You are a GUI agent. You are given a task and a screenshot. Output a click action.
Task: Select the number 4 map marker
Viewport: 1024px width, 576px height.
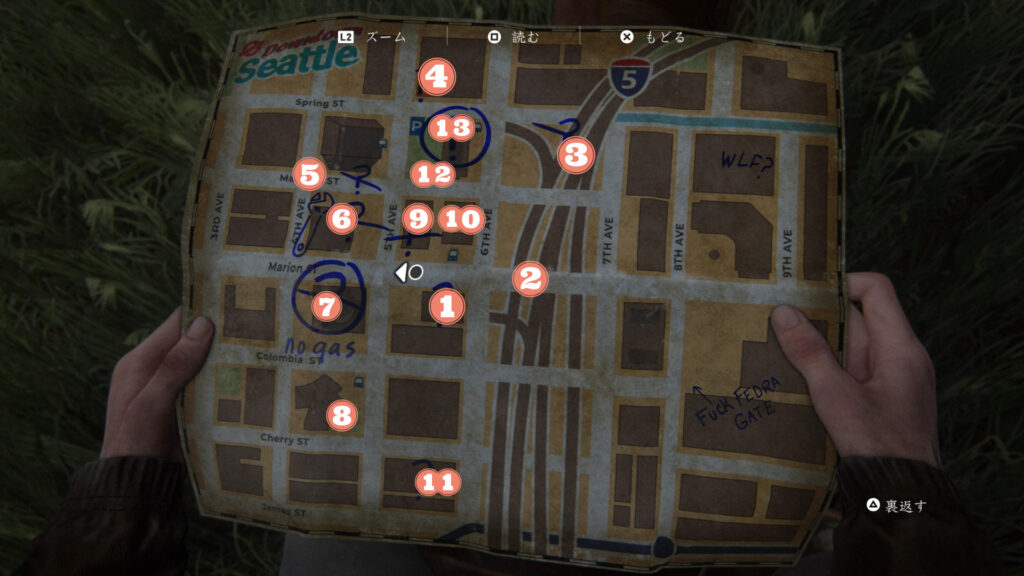pyautogui.click(x=437, y=75)
